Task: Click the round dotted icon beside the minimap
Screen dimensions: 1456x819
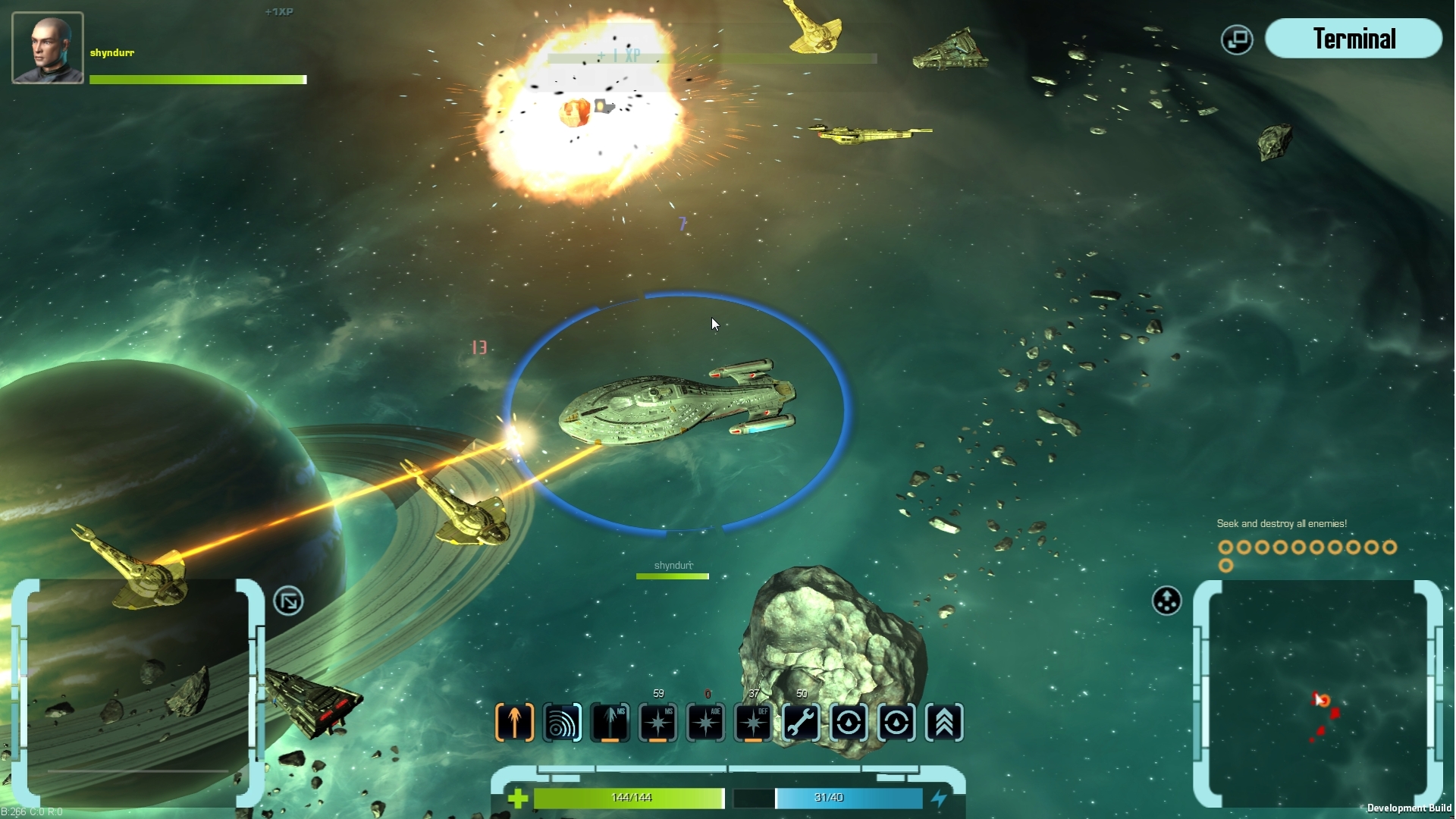Action: tap(1166, 601)
